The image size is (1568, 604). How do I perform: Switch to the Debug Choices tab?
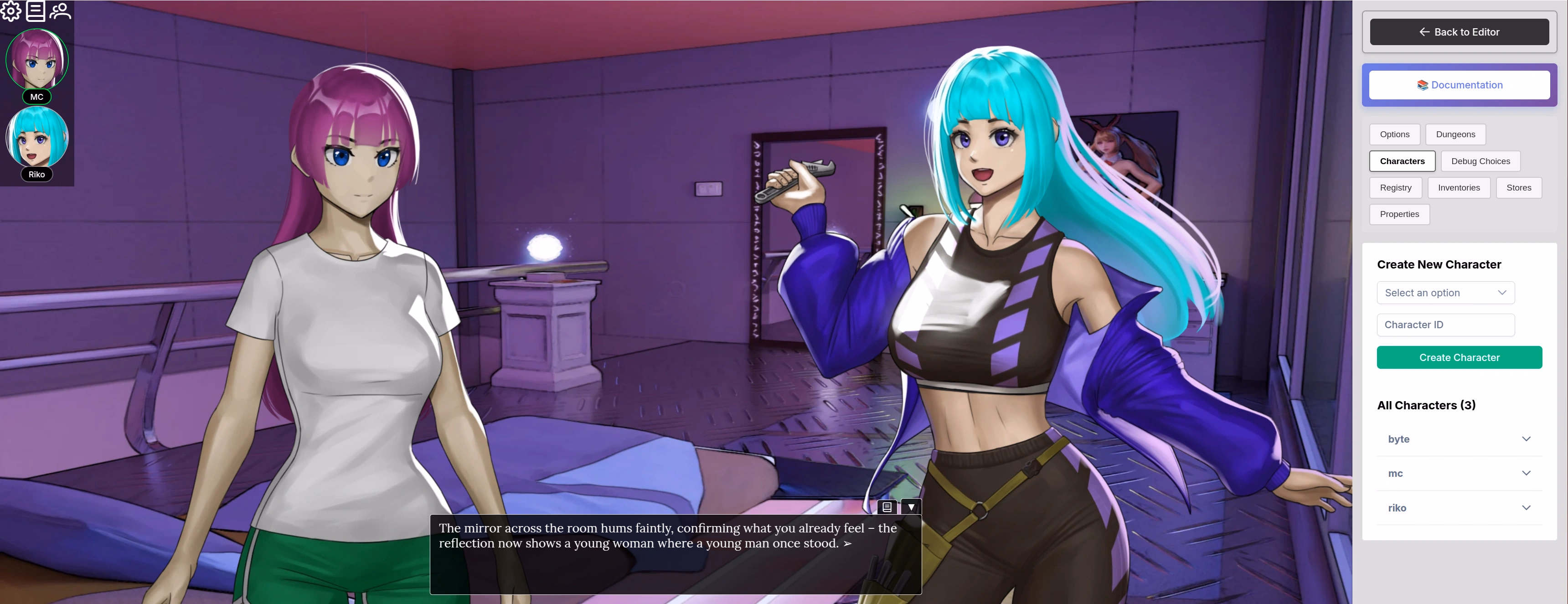[x=1480, y=161]
